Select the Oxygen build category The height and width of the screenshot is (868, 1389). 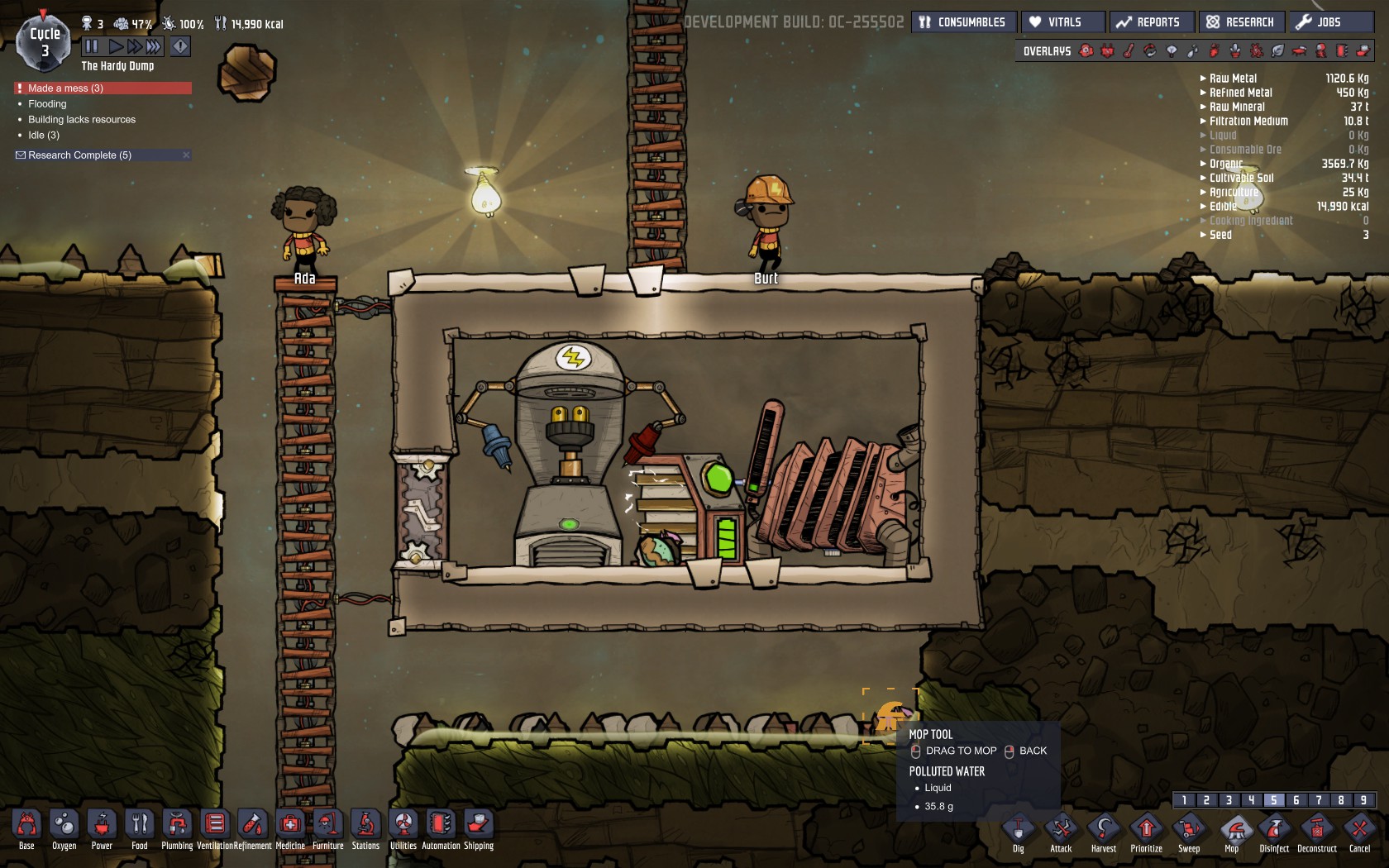pos(64,827)
